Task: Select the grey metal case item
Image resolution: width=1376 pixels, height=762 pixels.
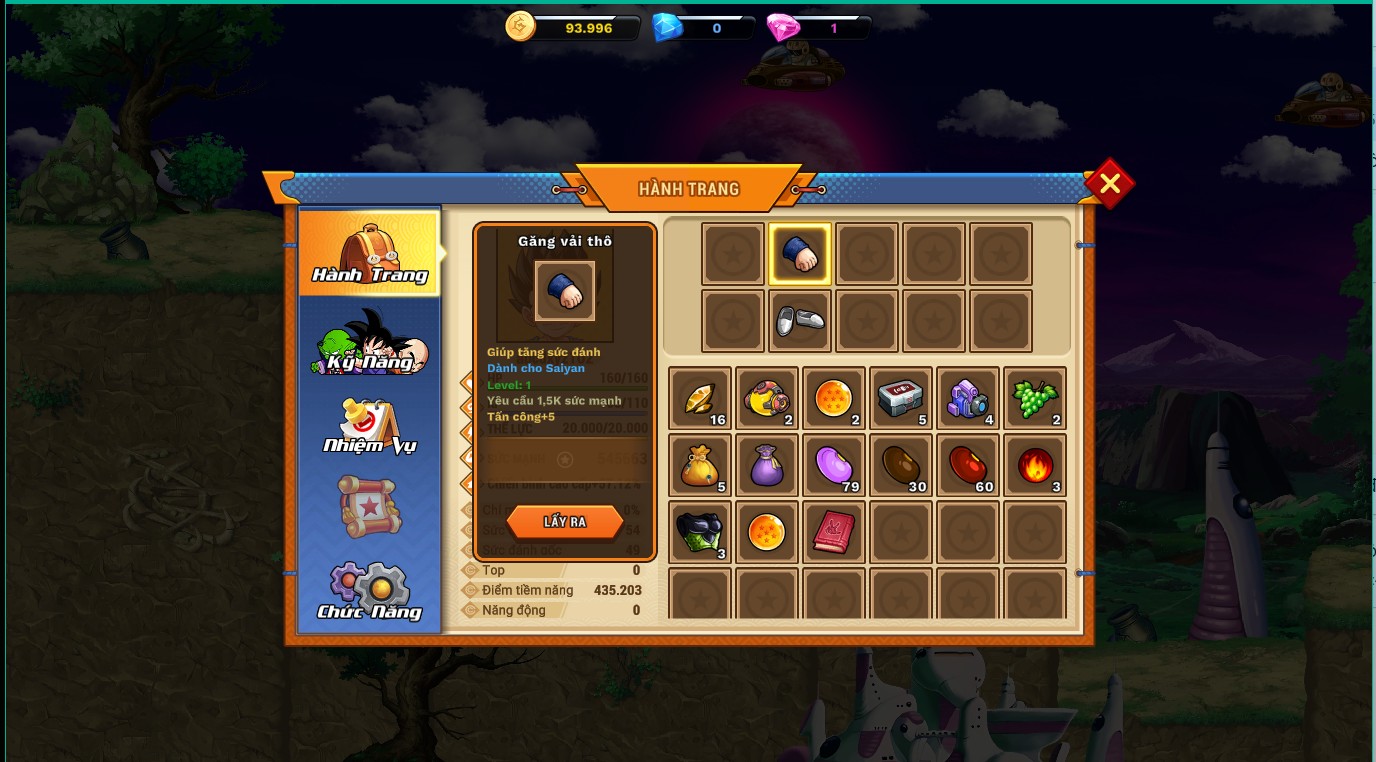Action: pos(901,399)
